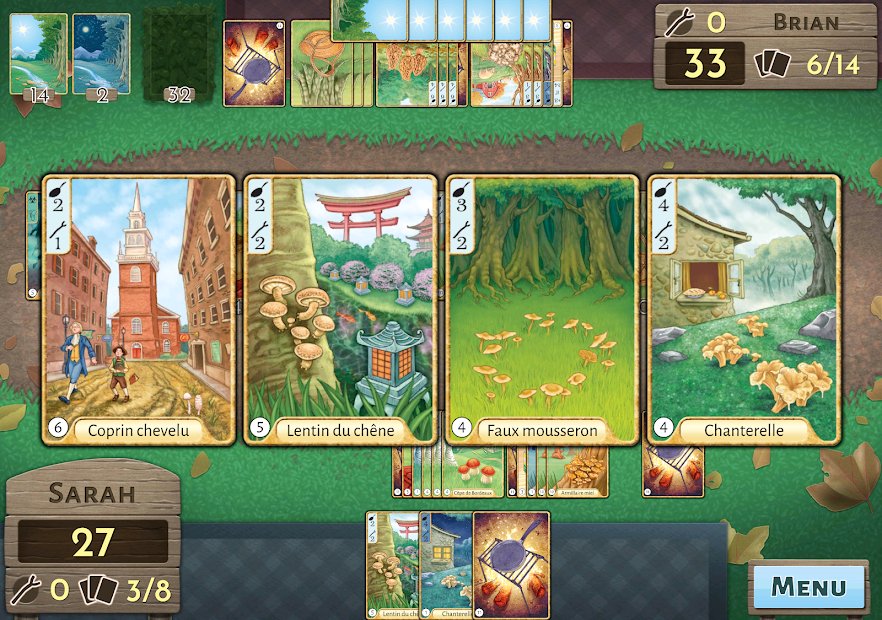
Task: Select the Lentin du chêne forest card
Action: 340,310
